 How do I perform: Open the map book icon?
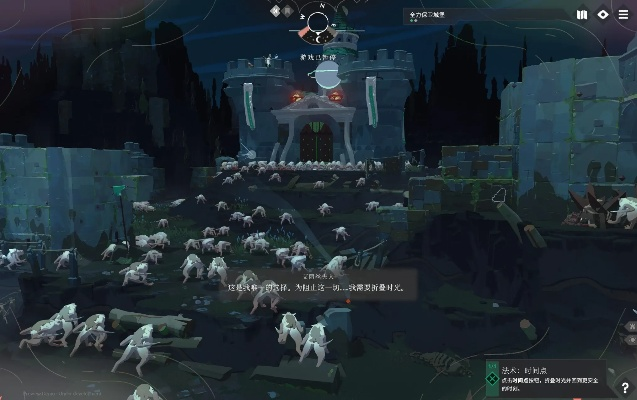tap(582, 15)
